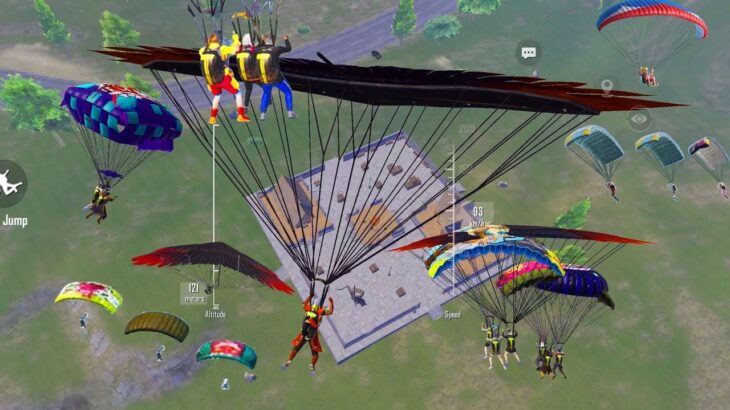Tap the Jump button
This screenshot has width=730, height=410.
tap(11, 185)
